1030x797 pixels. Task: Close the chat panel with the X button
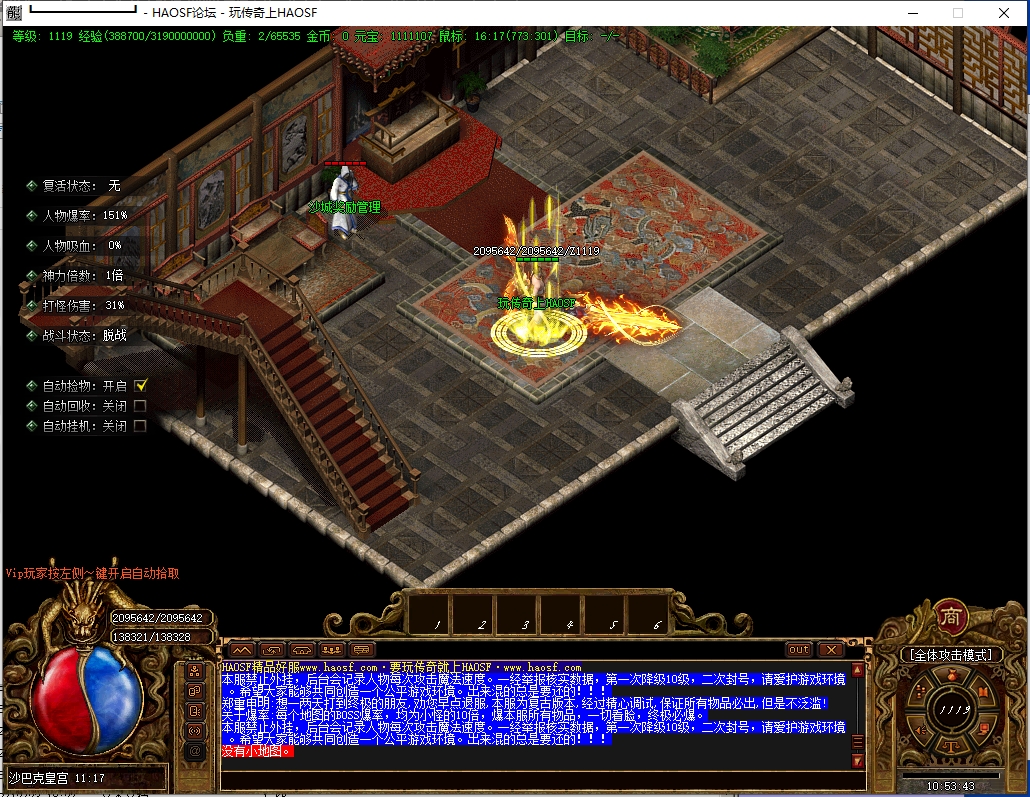click(833, 650)
